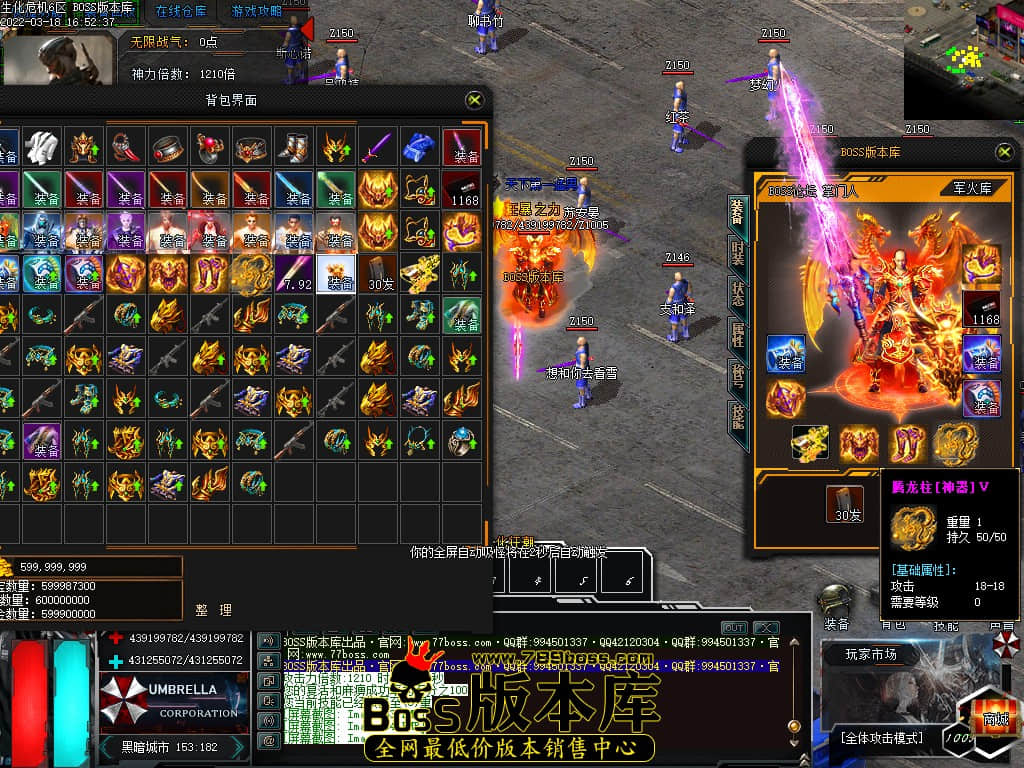Open the 游戏攻略 game guide
Screen dimensions: 1024x768
pos(256,12)
